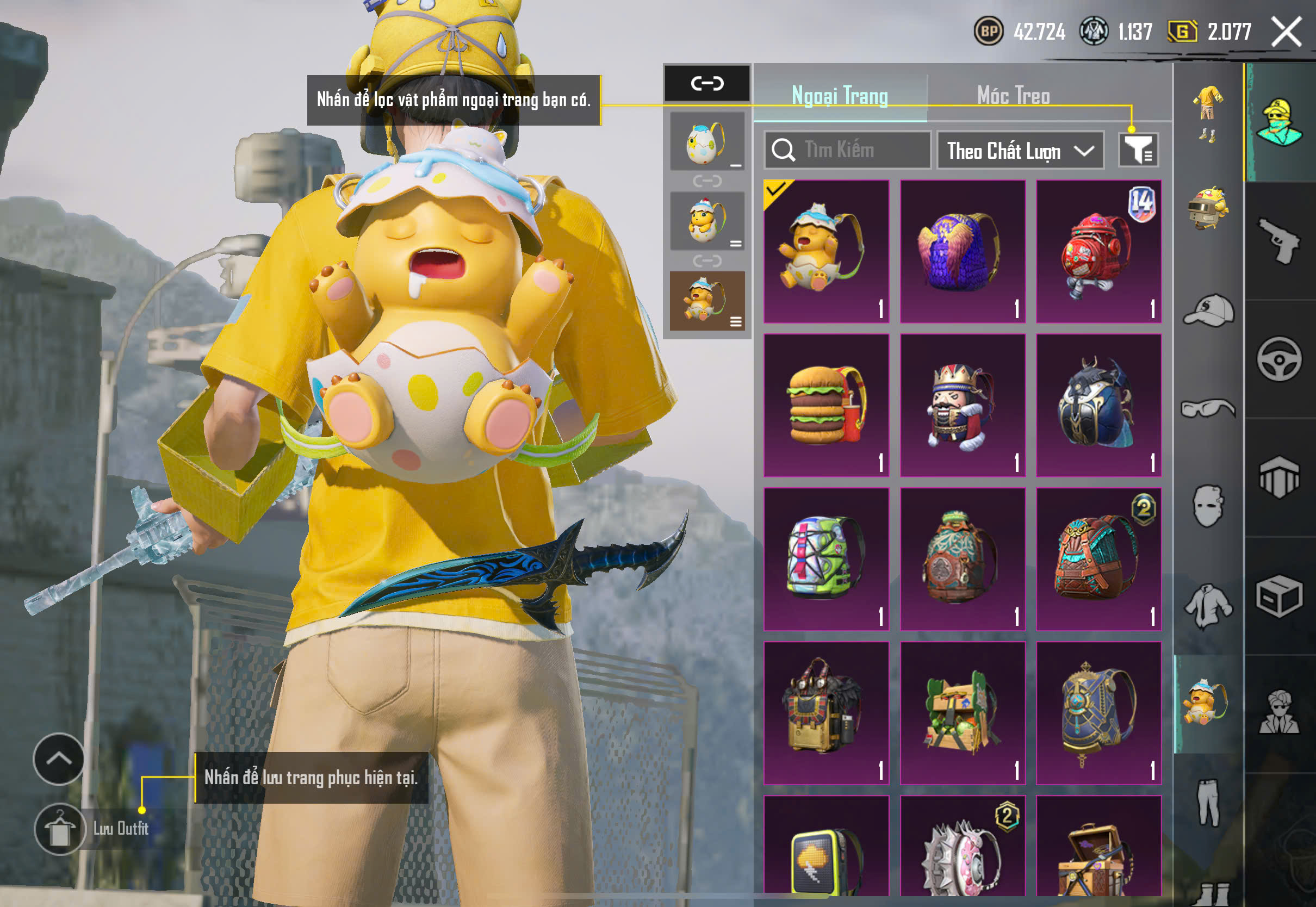Viewport: 1316px width, 907px height.
Task: Open the vehicle steering wheel category
Action: click(x=1280, y=359)
